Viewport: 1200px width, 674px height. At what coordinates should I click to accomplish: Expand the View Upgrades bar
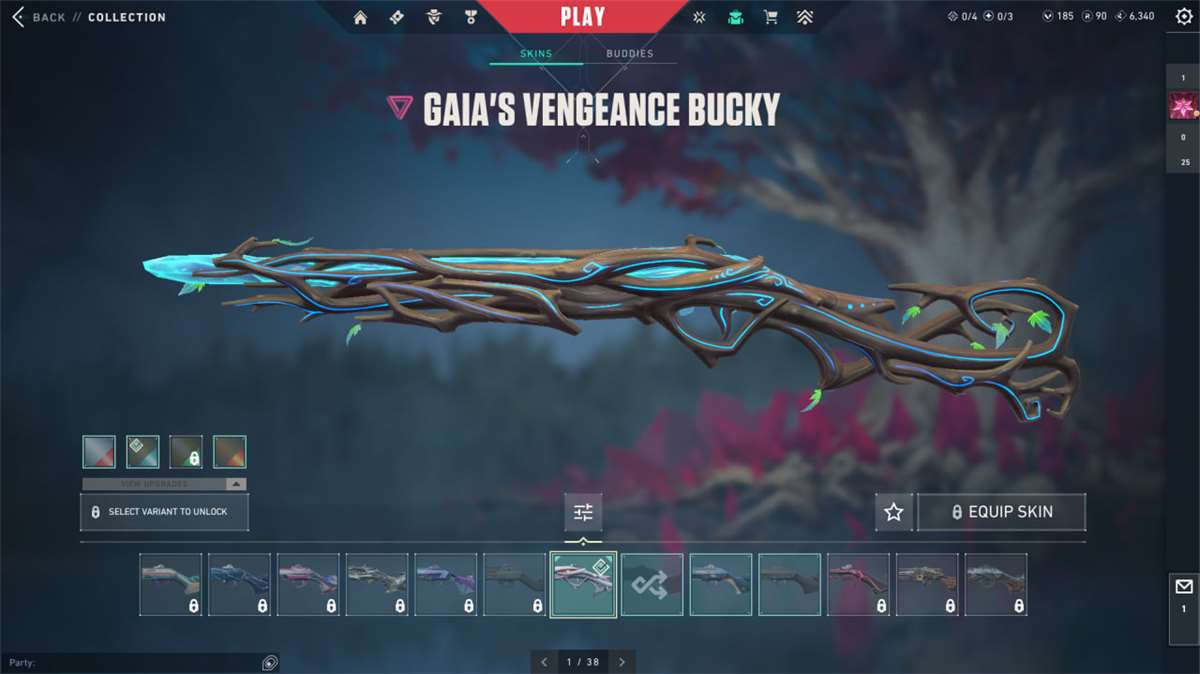(x=164, y=484)
